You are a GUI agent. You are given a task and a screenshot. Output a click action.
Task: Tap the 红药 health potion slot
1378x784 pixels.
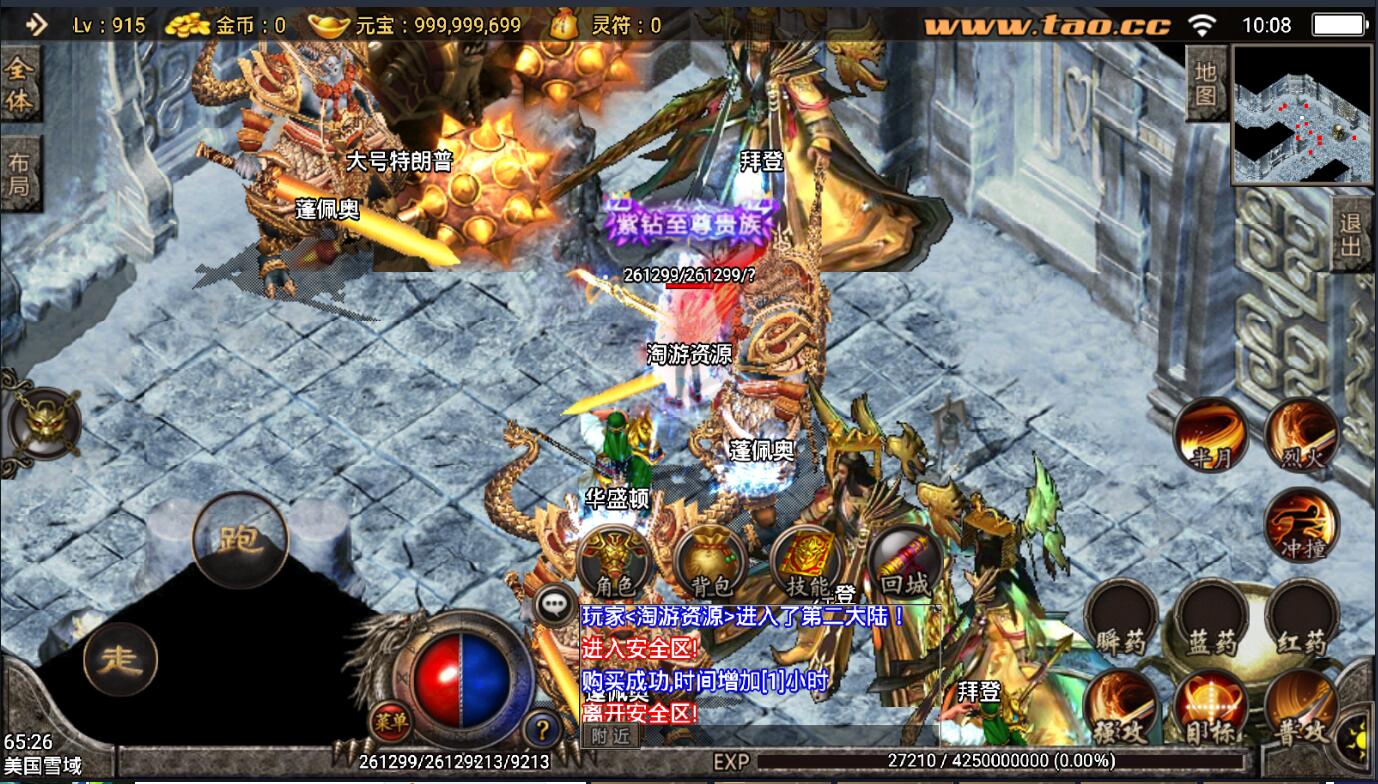click(1301, 616)
